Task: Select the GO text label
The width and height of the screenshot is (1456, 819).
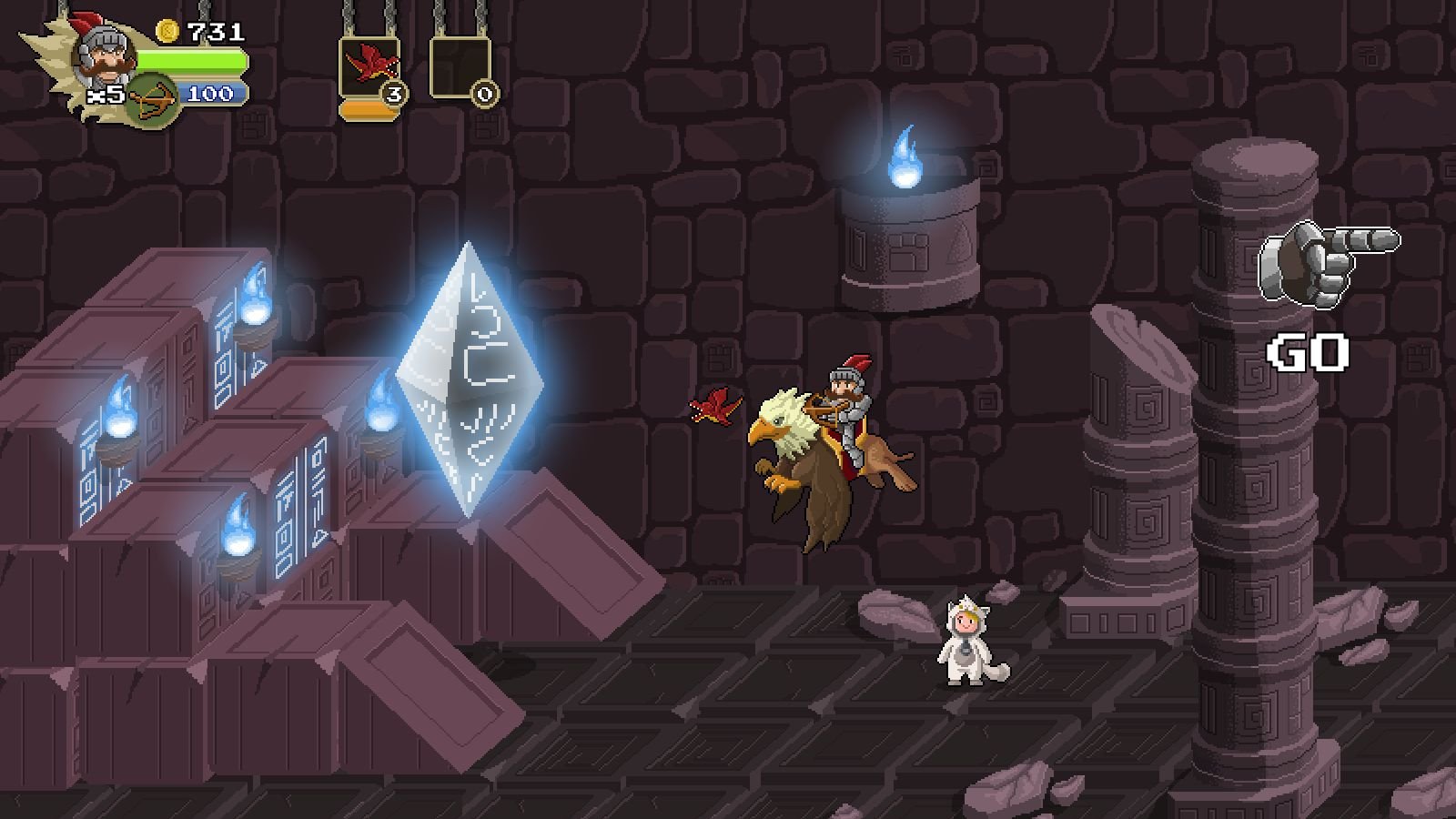Action: coord(1307,353)
